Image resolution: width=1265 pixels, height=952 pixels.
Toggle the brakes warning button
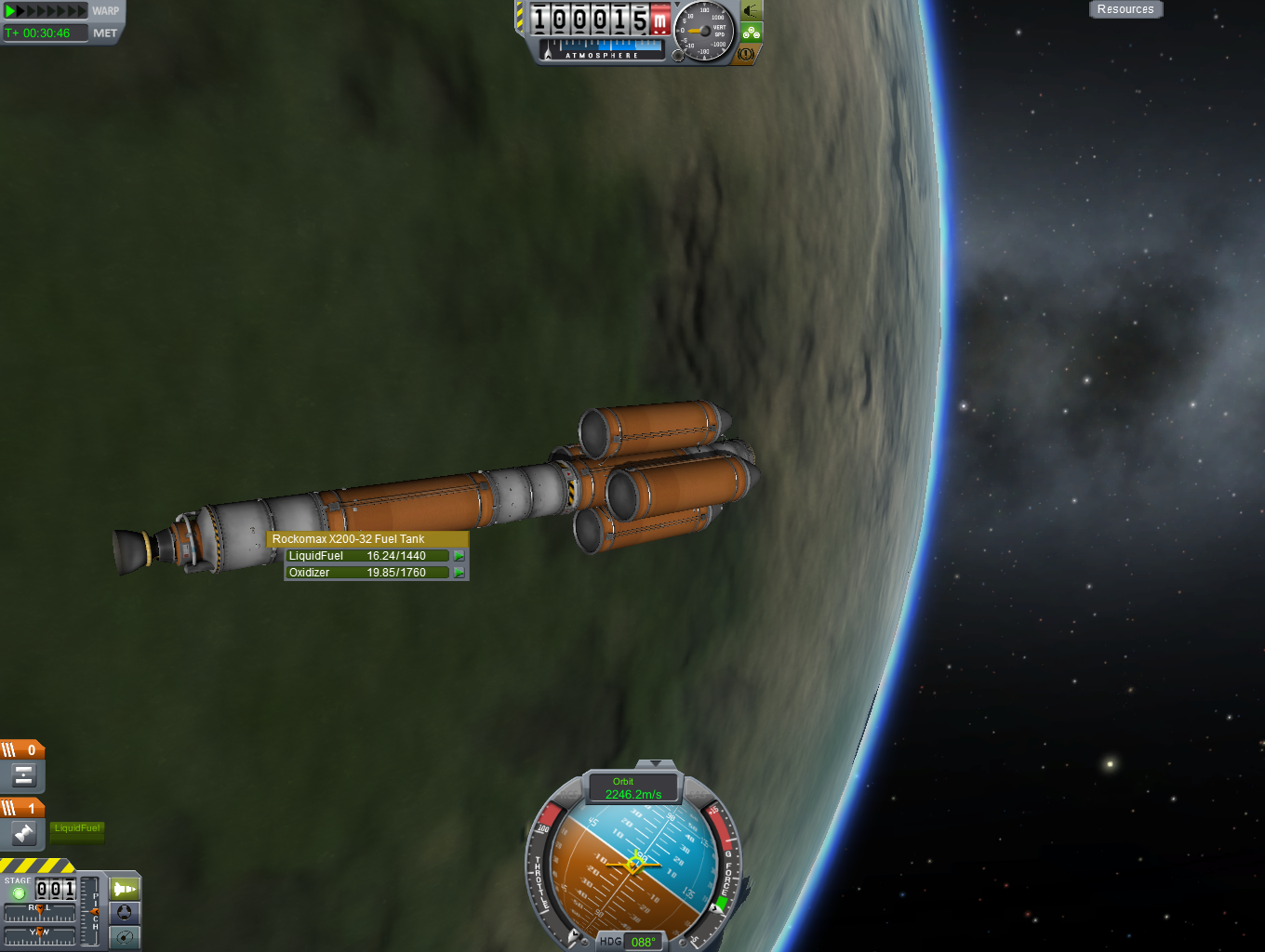pyautogui.click(x=747, y=54)
